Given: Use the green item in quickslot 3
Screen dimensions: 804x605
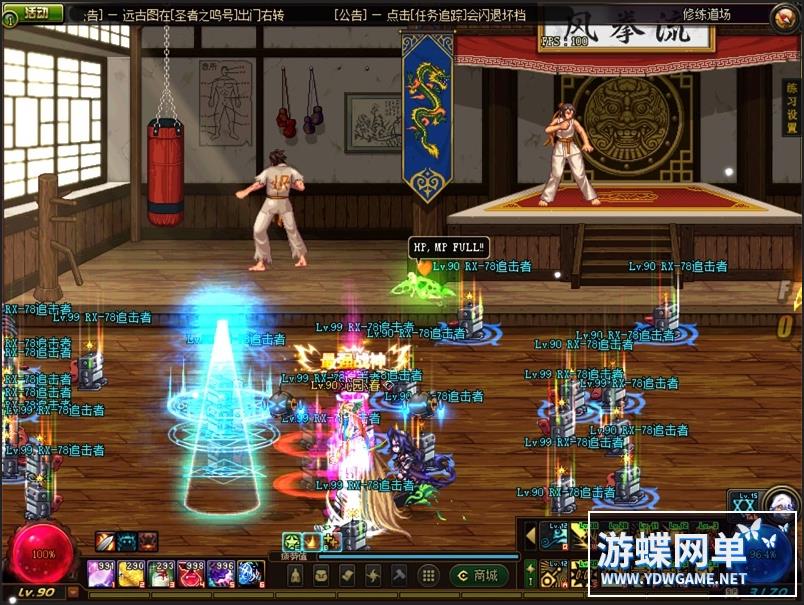Looking at the screenshot, I should pos(161,573).
